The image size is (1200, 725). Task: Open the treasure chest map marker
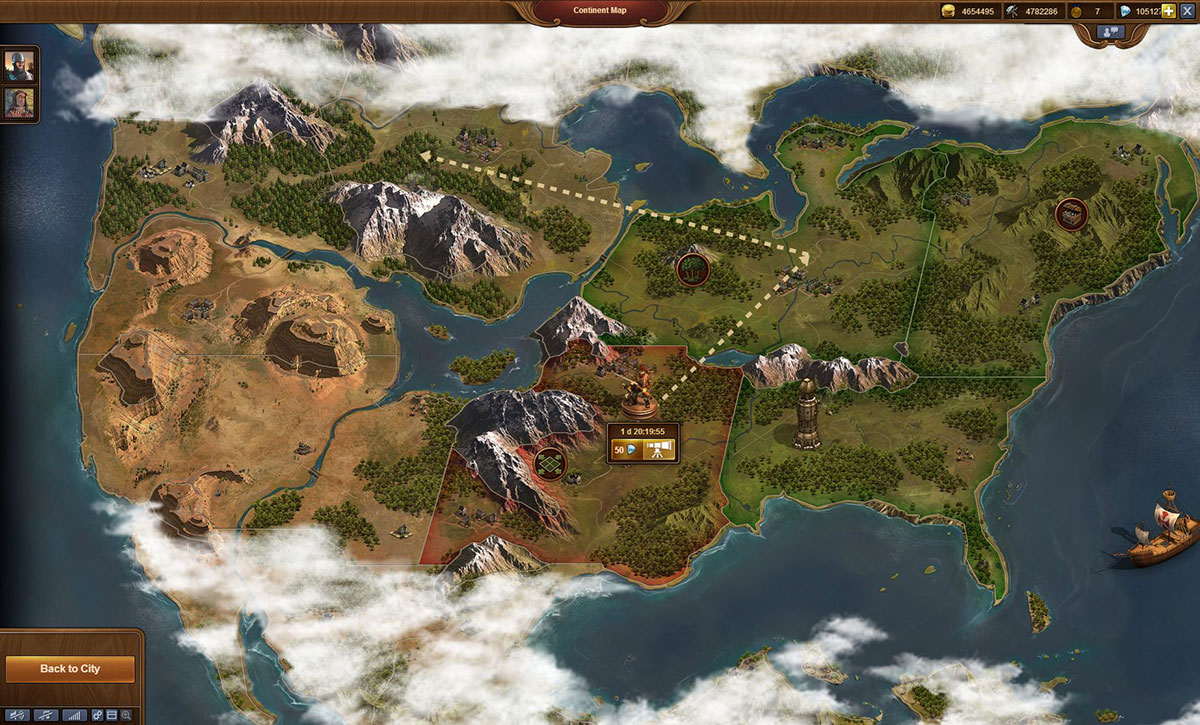click(1071, 213)
